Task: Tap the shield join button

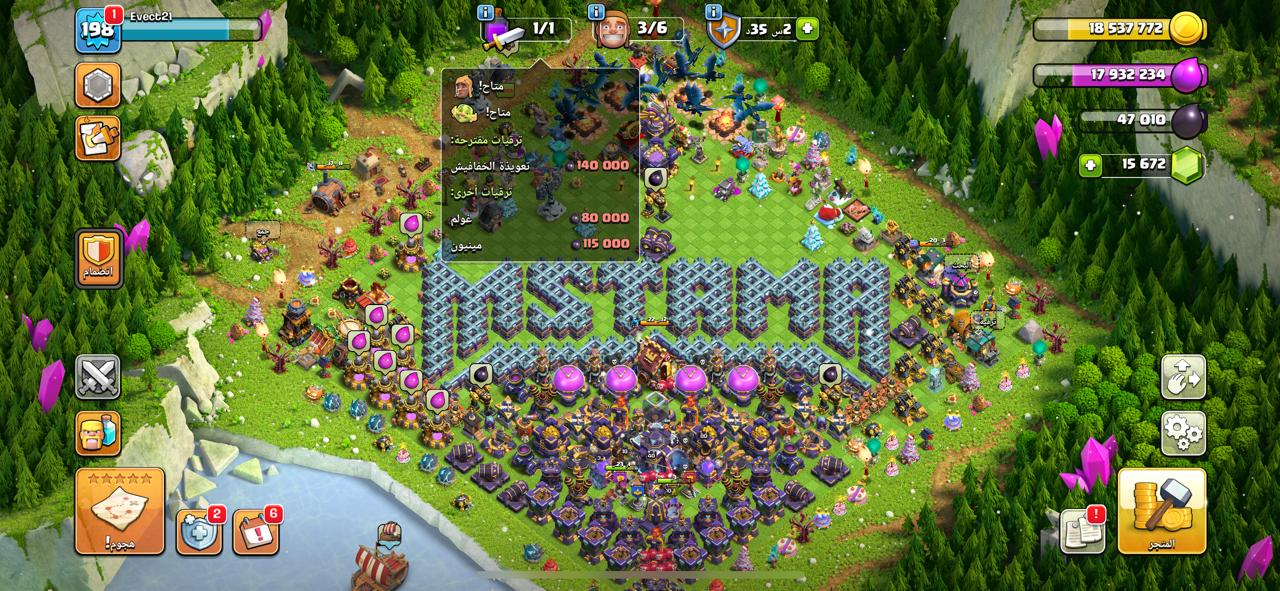Action: 98,257
